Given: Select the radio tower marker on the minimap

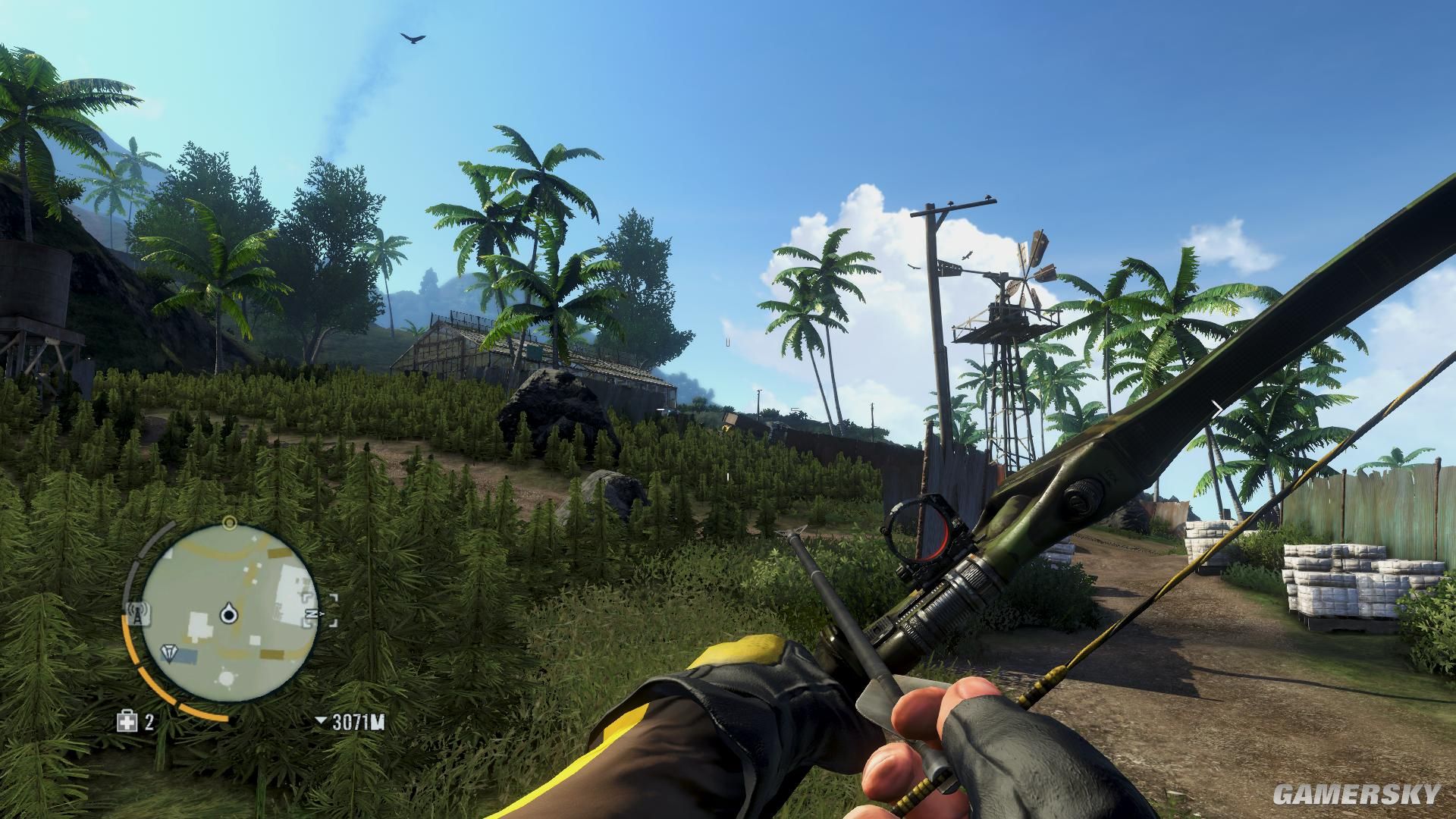Looking at the screenshot, I should (x=137, y=611).
